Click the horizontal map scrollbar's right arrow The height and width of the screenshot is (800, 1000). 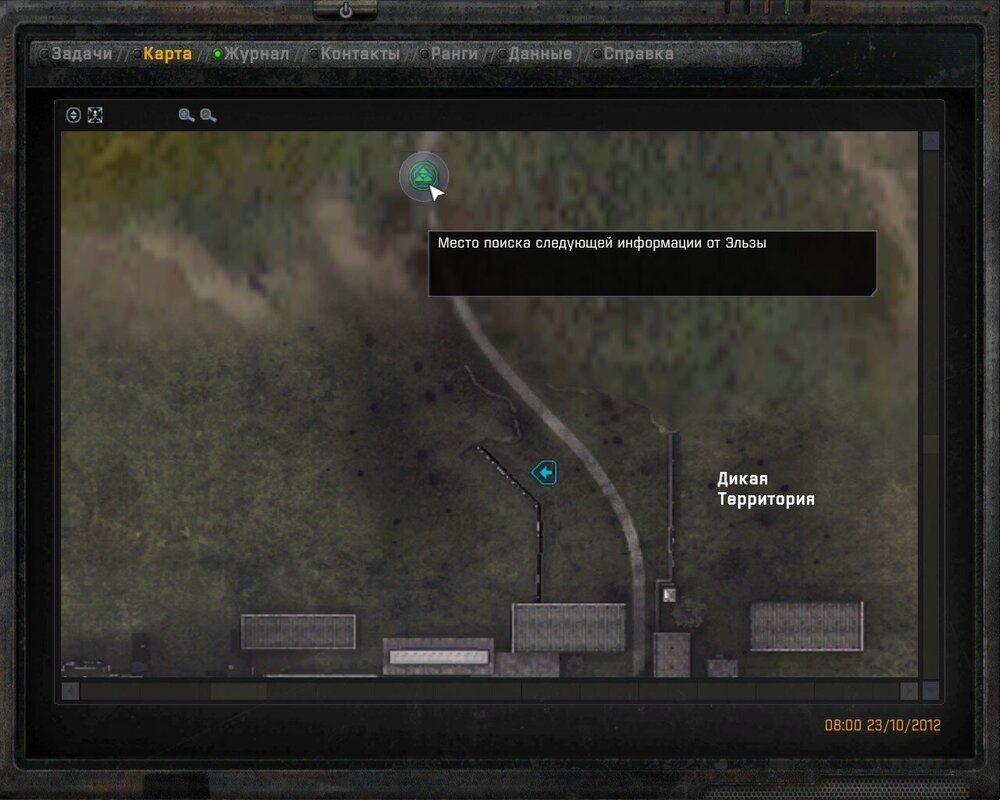pyautogui.click(x=908, y=691)
